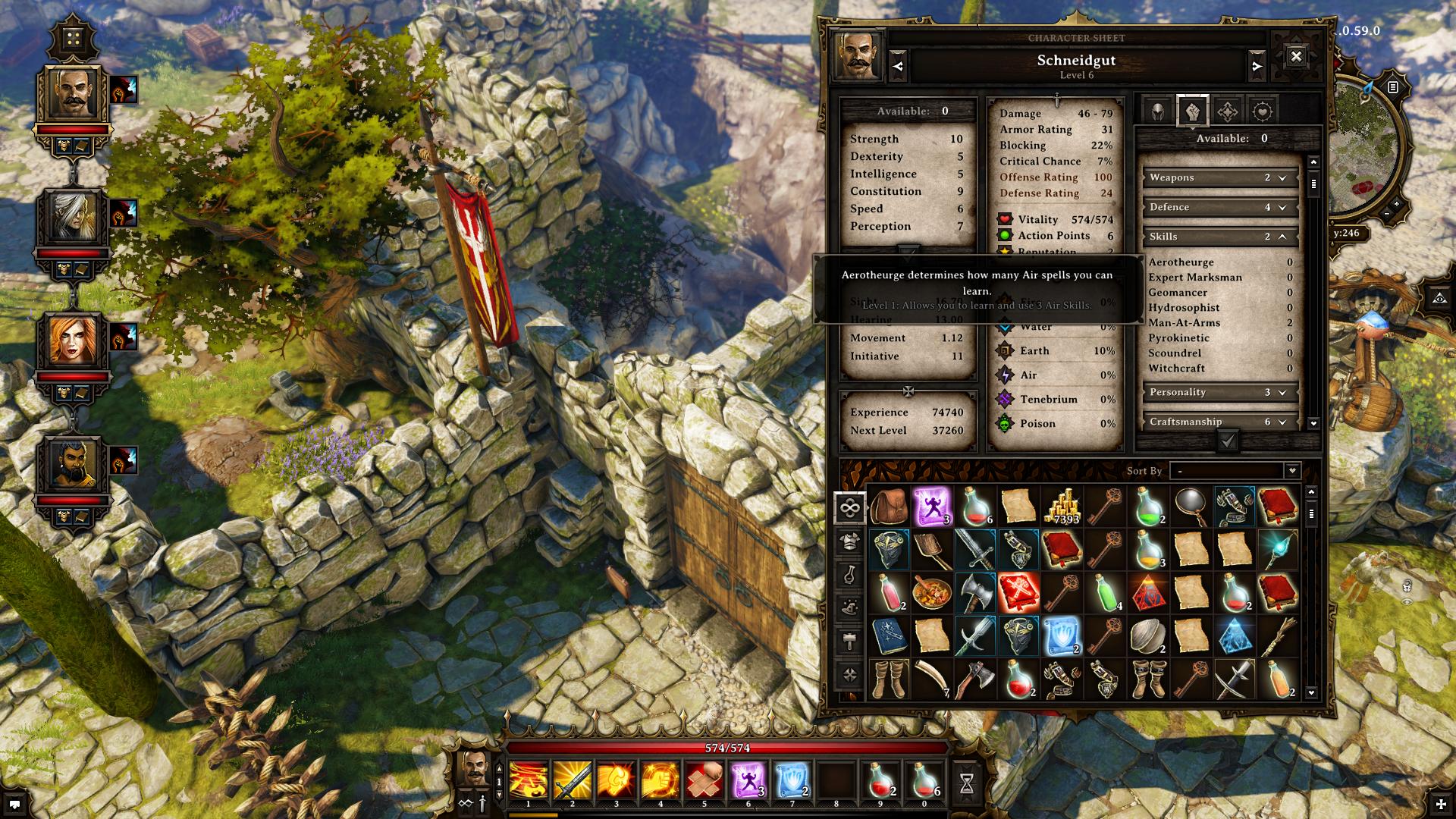Open the helmet equipment tab

coord(1157,112)
